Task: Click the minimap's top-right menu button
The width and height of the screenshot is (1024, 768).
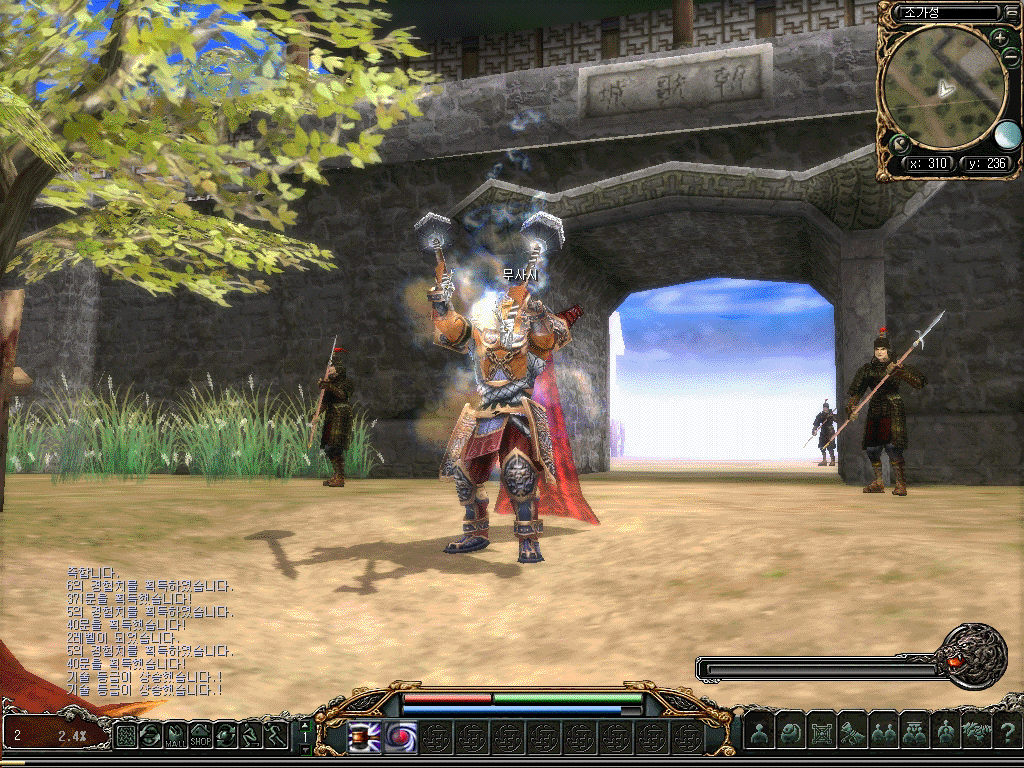Action: pos(1011,13)
